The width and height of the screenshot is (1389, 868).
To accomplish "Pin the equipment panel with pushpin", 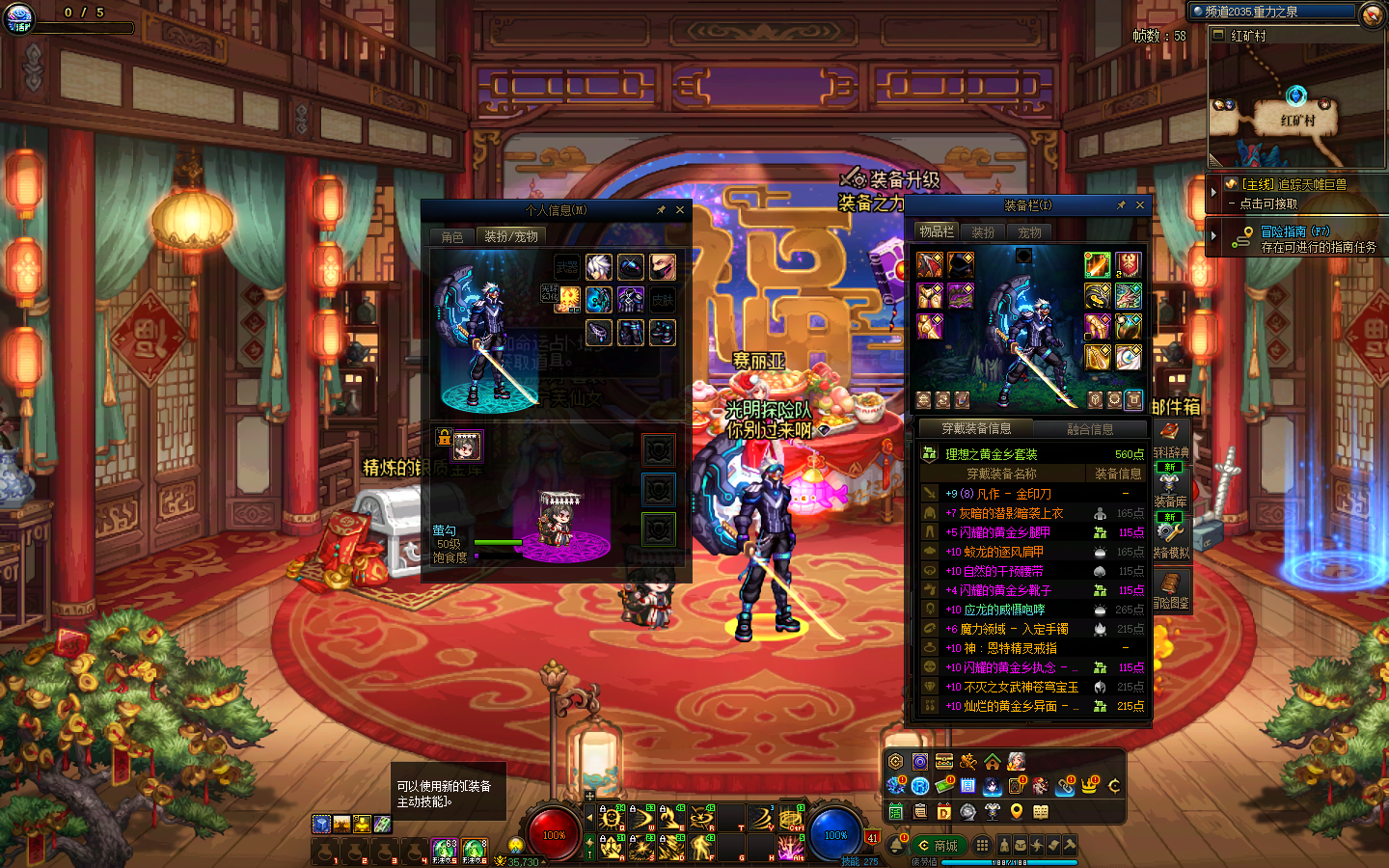I will [x=1121, y=204].
